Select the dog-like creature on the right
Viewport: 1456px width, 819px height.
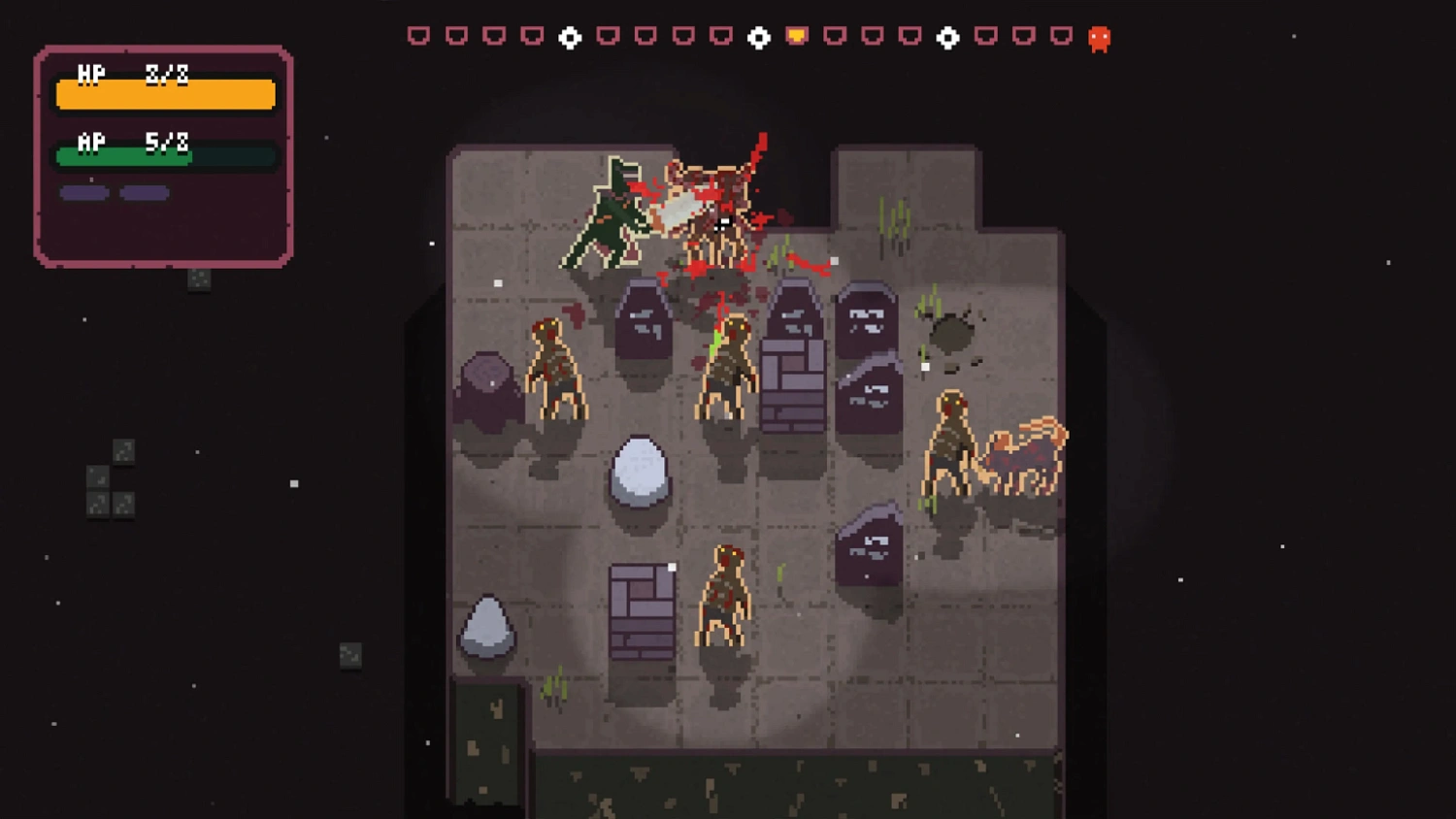coord(1024,451)
